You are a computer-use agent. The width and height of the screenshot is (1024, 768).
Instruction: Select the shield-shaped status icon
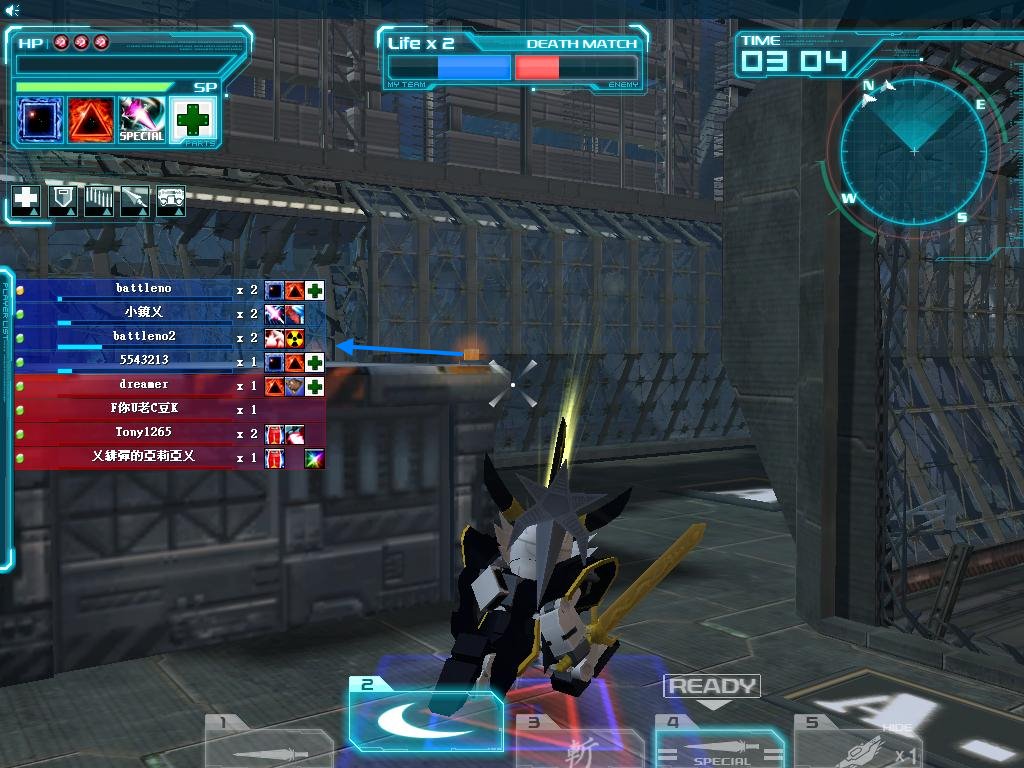tap(63, 200)
